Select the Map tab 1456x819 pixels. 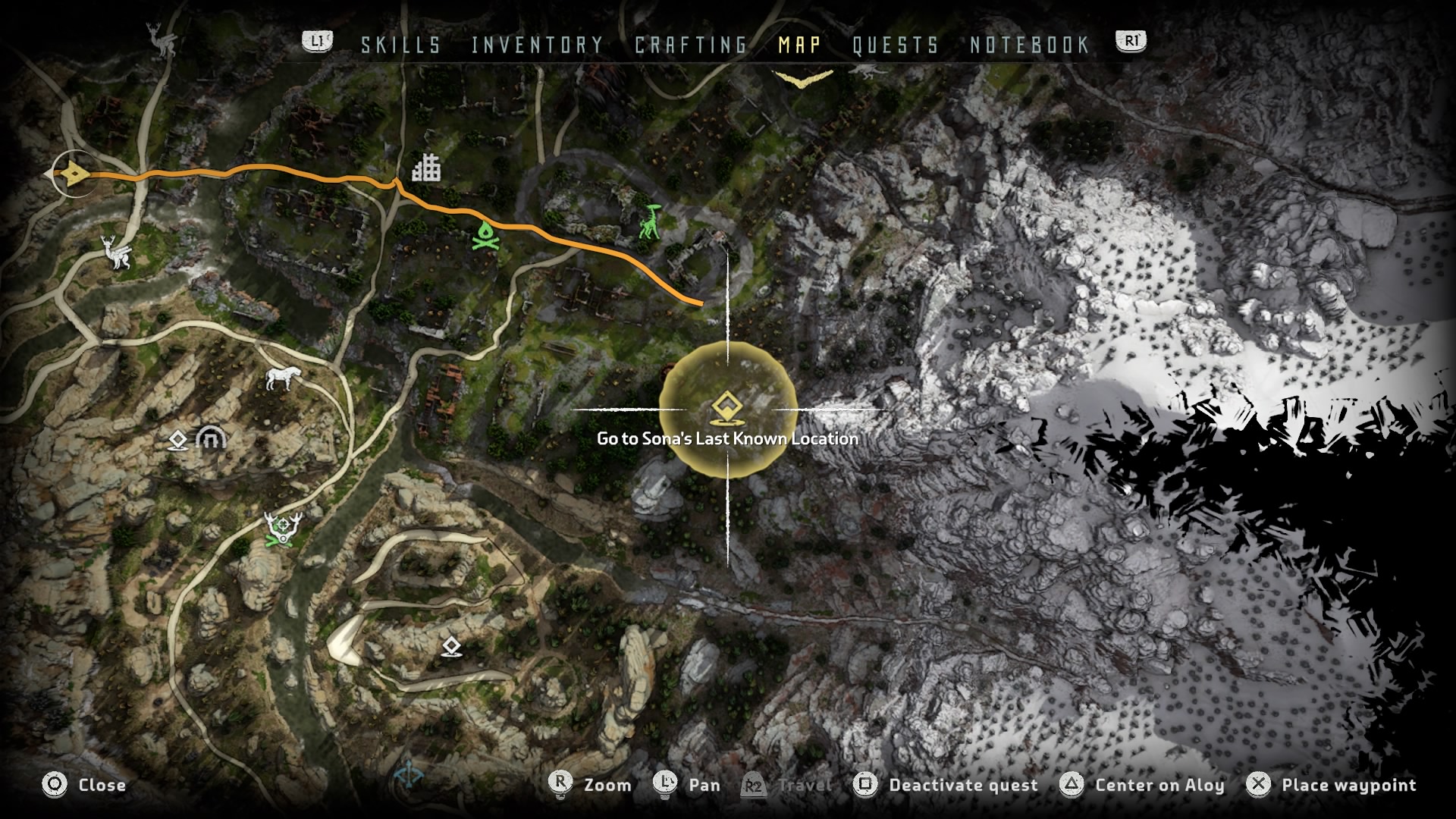coord(799,45)
